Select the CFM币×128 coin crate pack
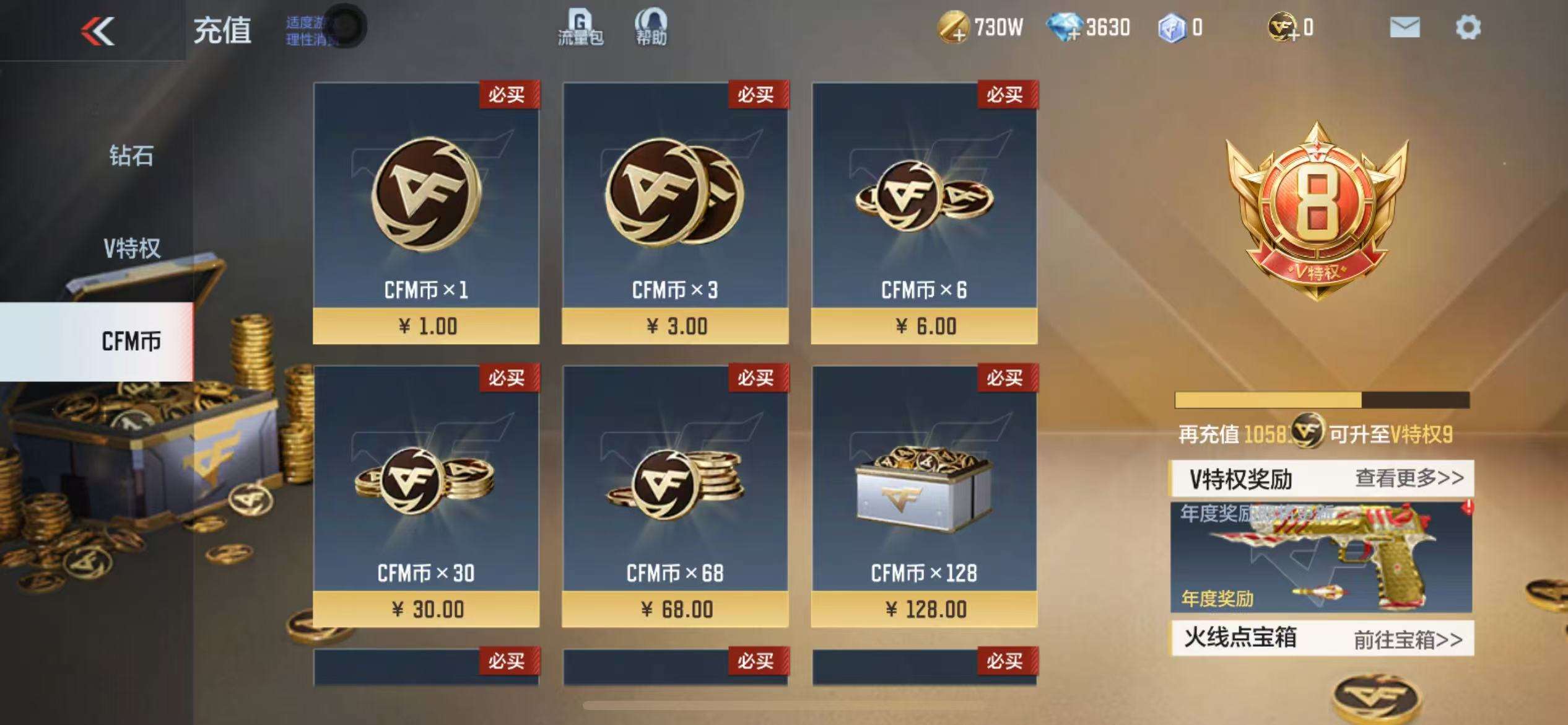Image resolution: width=1568 pixels, height=725 pixels. [924, 496]
